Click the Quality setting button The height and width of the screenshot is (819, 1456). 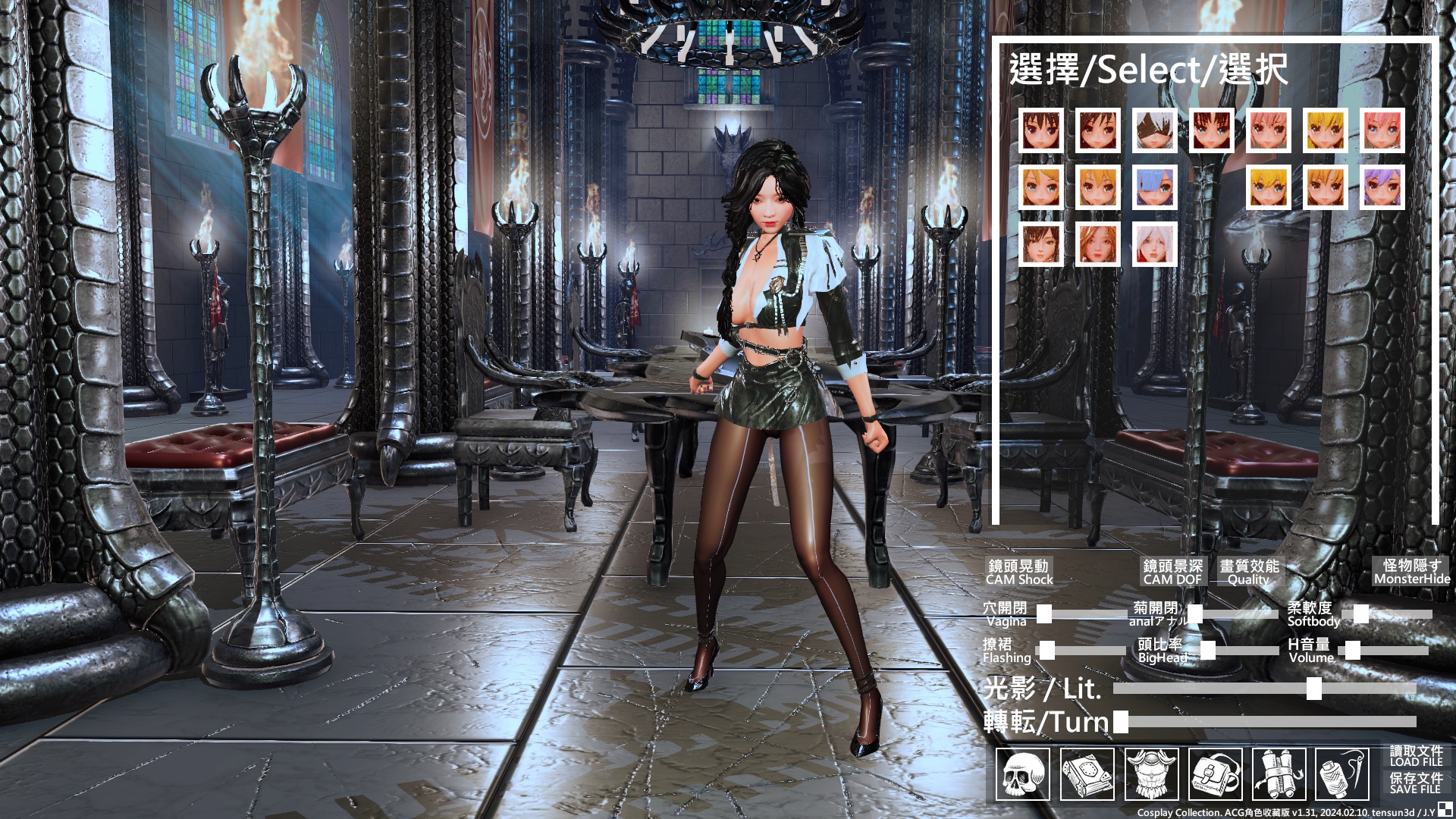pyautogui.click(x=1248, y=573)
